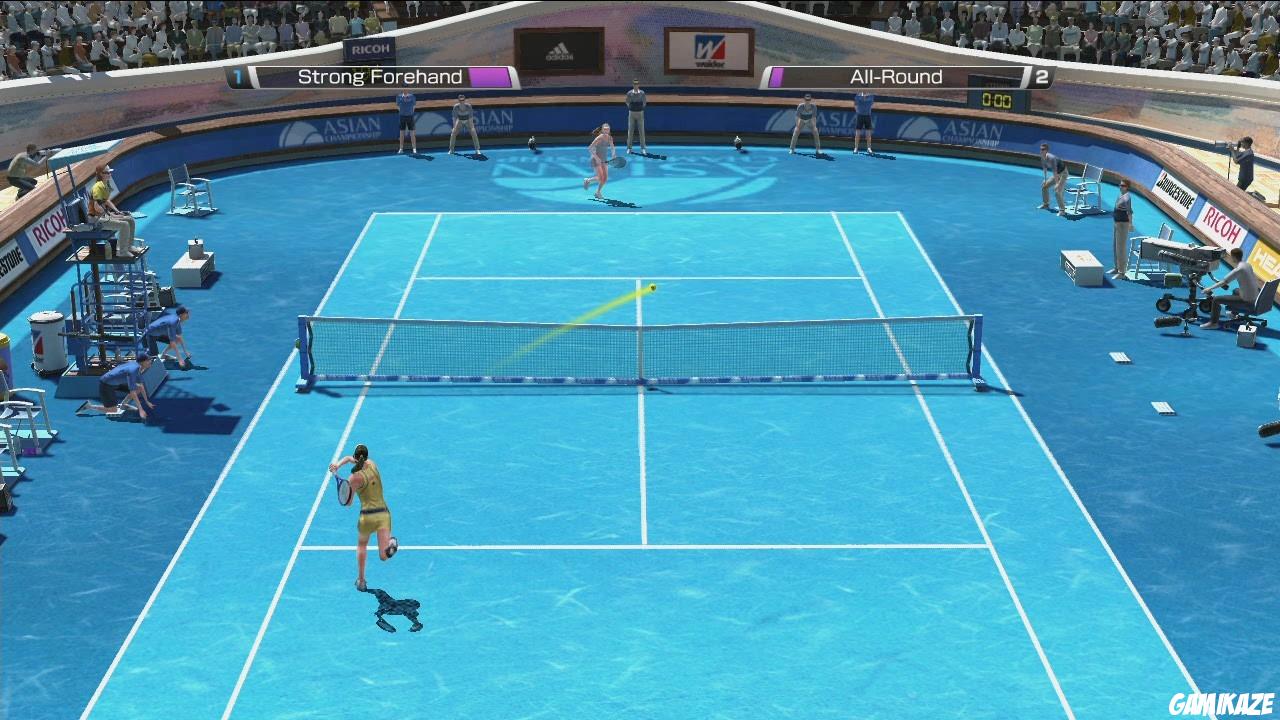Click the pink bar beside All-Round
Screen dimensions: 1280x720
[x=776, y=76]
